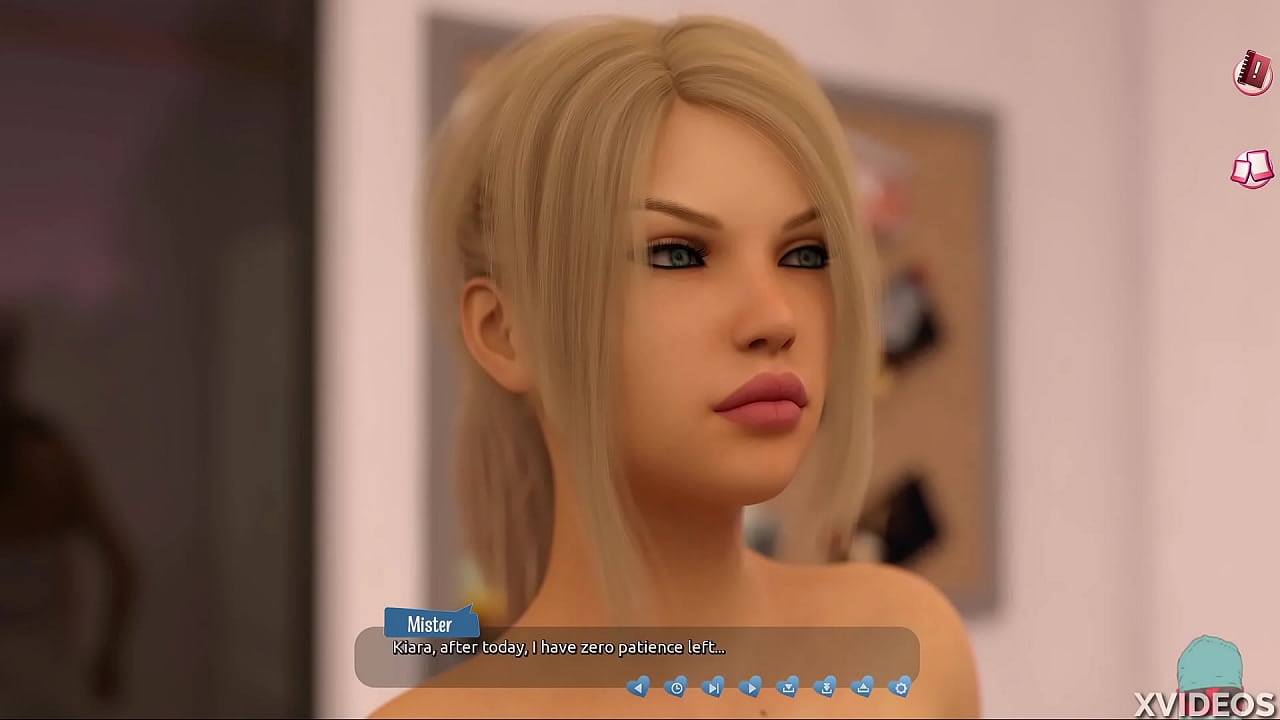The image size is (1280, 720).
Task: Click the rightmost heart icon of the quick menu
Action: coord(900,688)
